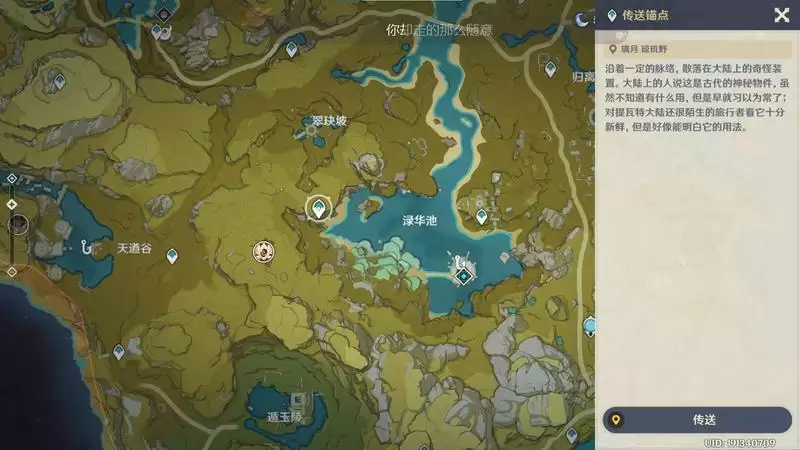Viewport: 800px width, 450px height.
Task: Select the waypoint beside 天遒谷 label
Action: 172,256
